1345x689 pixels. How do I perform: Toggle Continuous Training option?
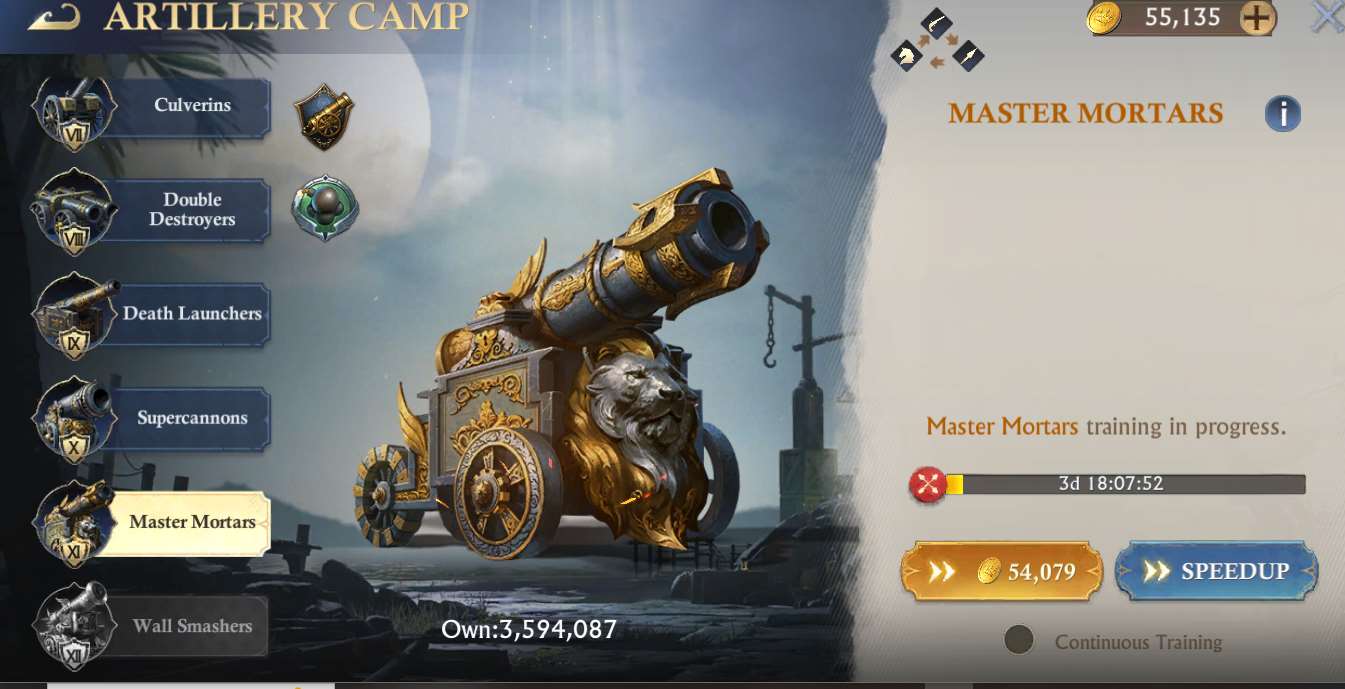(x=1019, y=641)
